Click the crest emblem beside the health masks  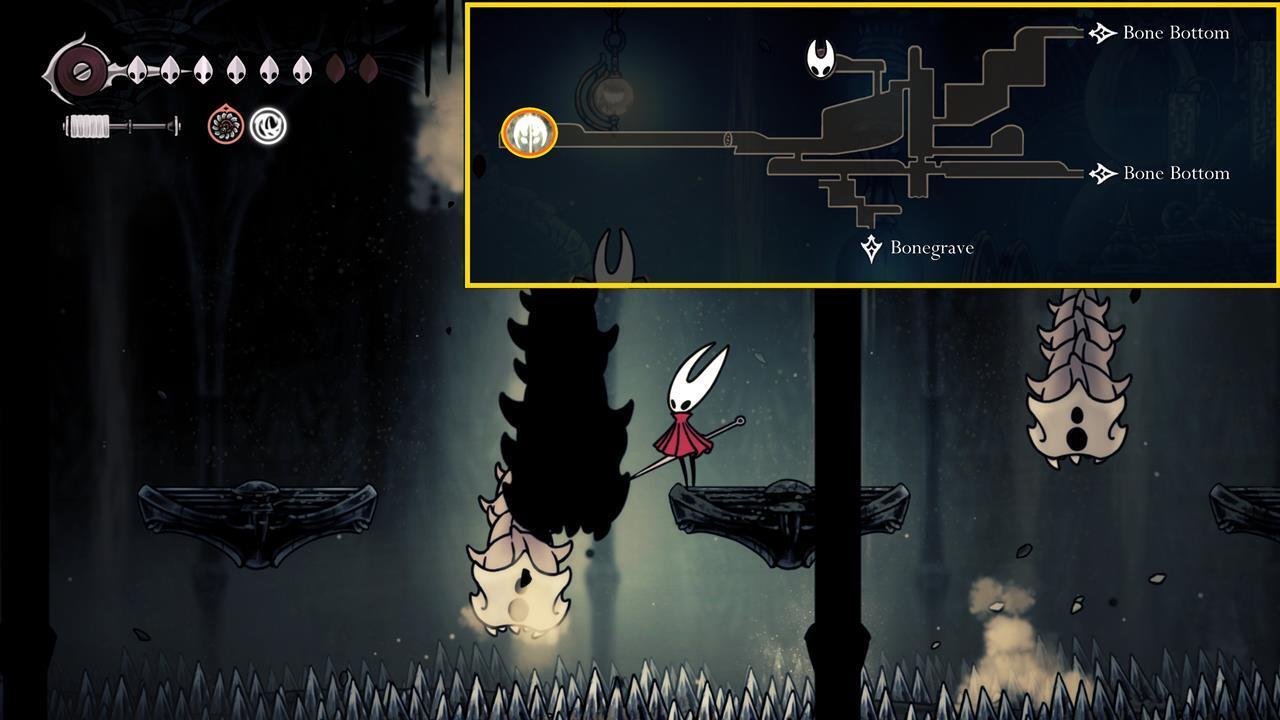[78, 71]
